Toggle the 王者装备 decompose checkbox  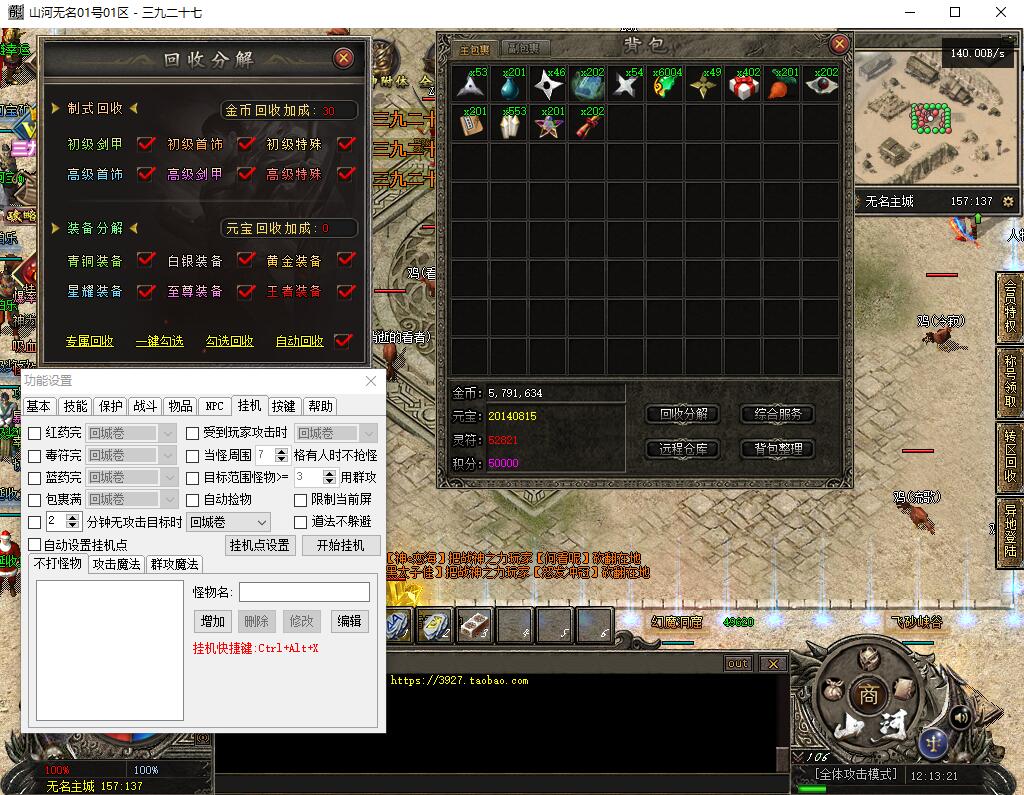click(346, 291)
